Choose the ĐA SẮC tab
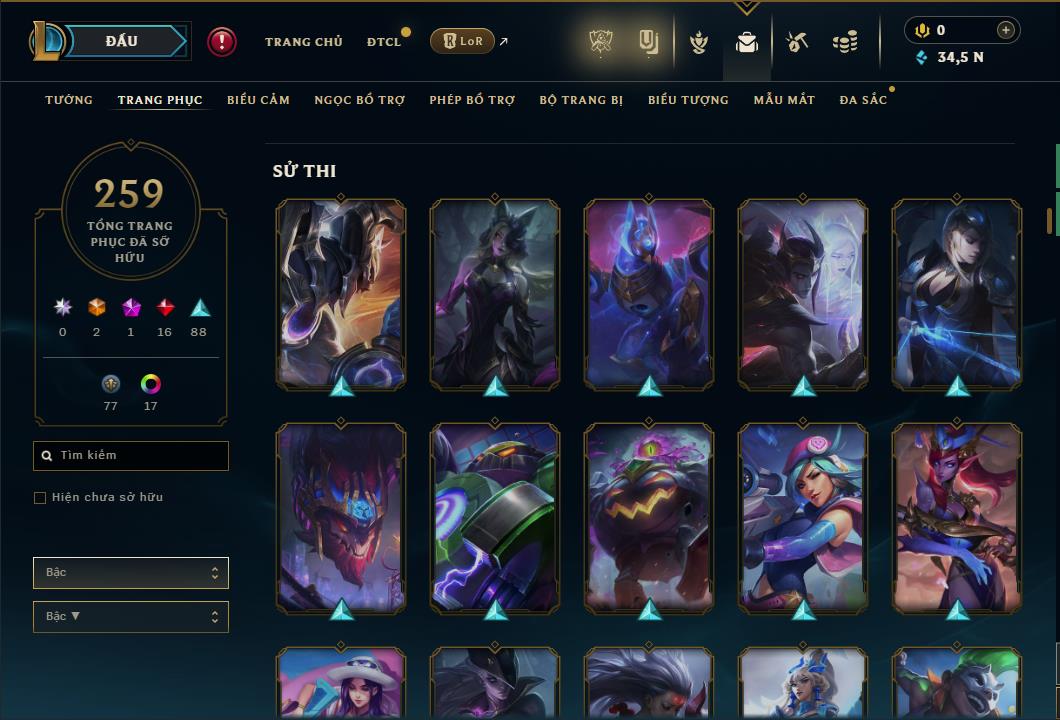 pyautogui.click(x=863, y=100)
